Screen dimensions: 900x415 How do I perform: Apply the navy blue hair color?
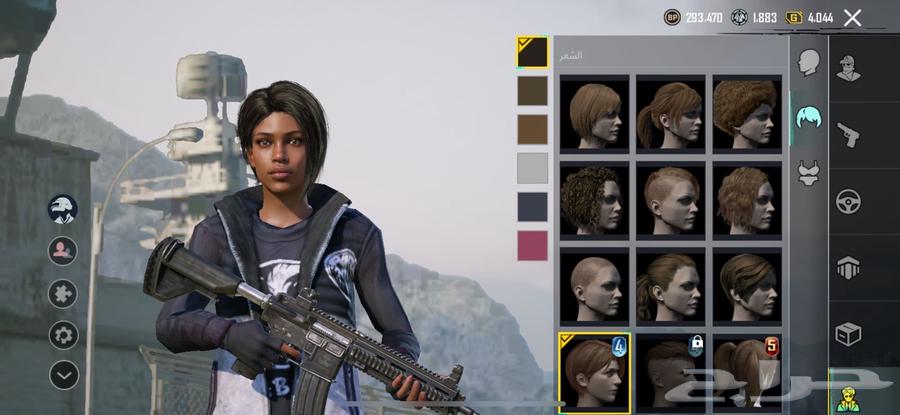532,206
